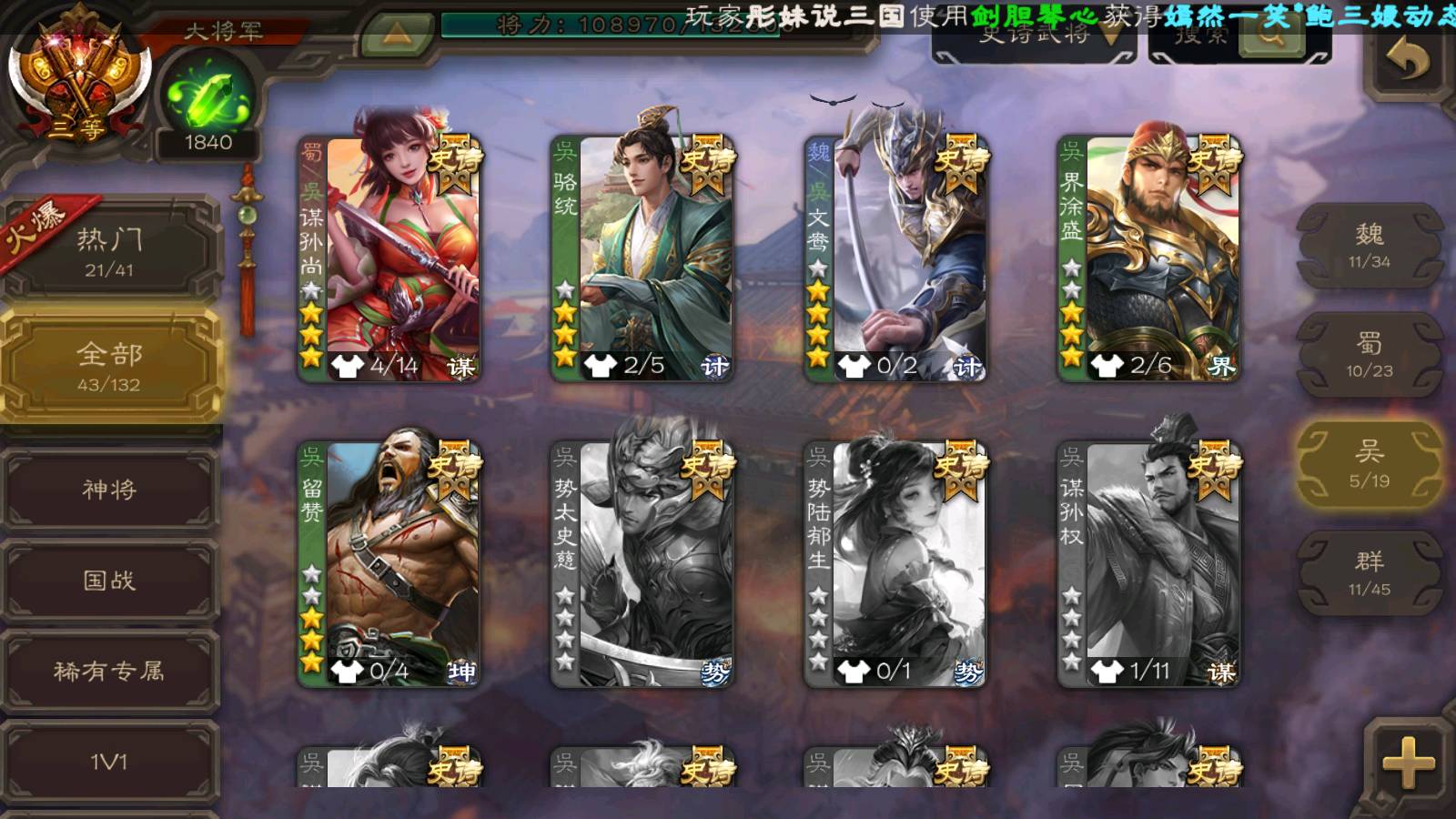Select the 吴 faction filter
This screenshot has width=1456, height=819.
(x=1369, y=464)
